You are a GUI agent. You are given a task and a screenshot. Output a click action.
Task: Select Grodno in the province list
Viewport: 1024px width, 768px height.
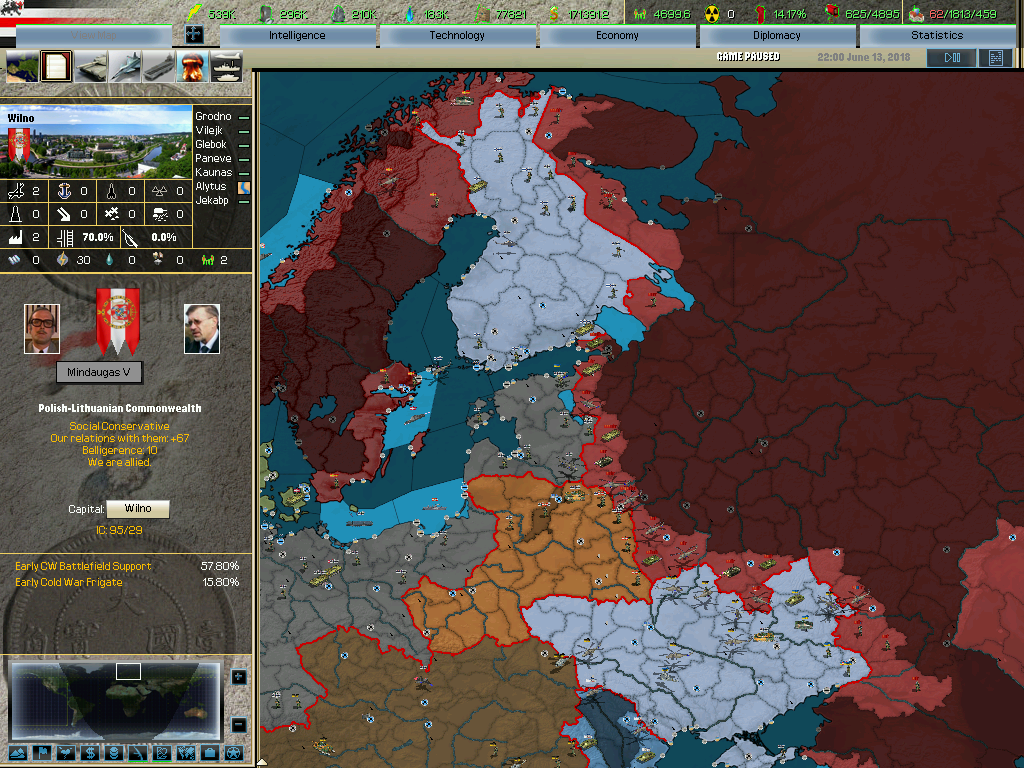[x=213, y=117]
